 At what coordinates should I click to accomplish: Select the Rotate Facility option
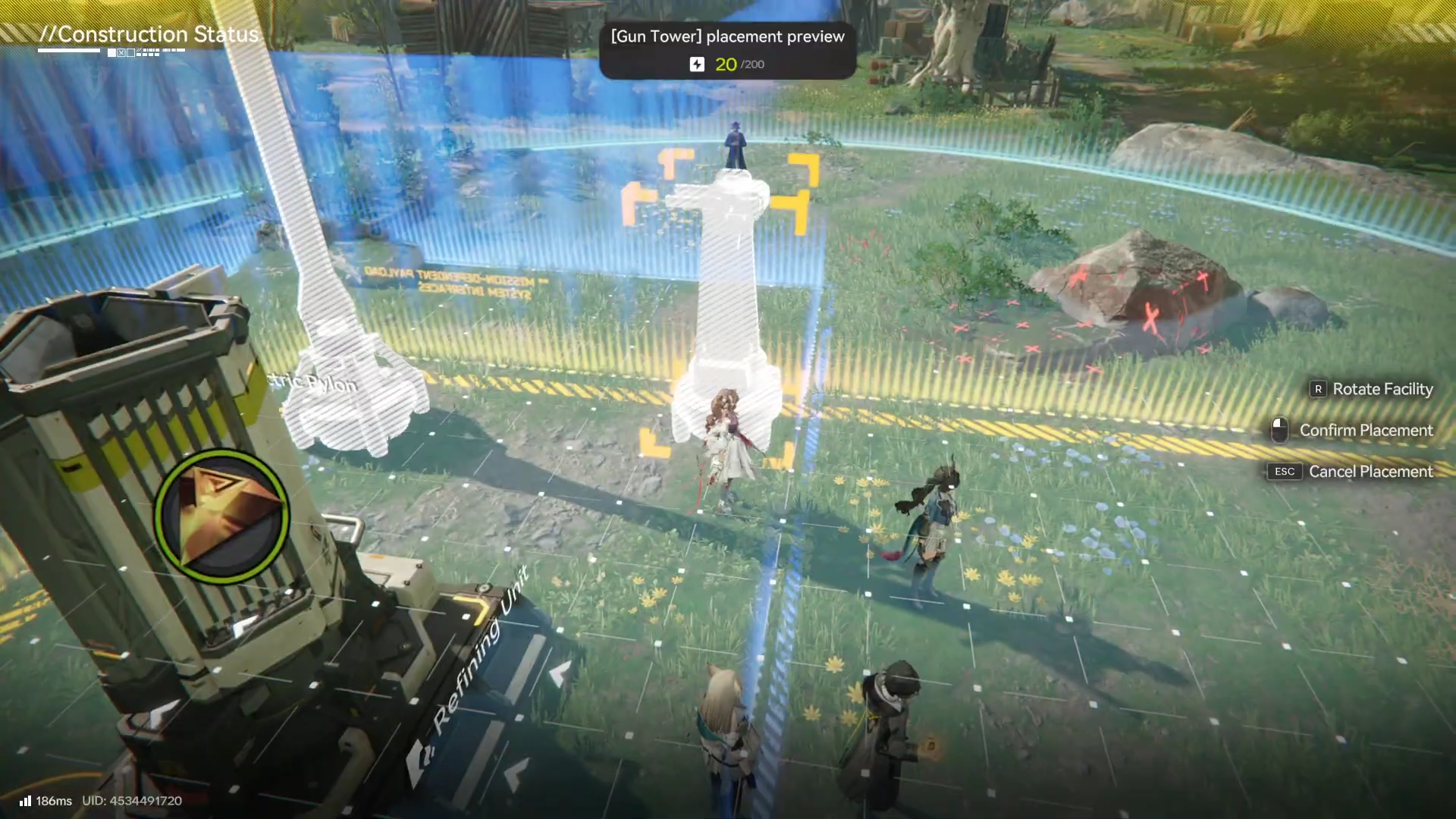(x=1371, y=389)
